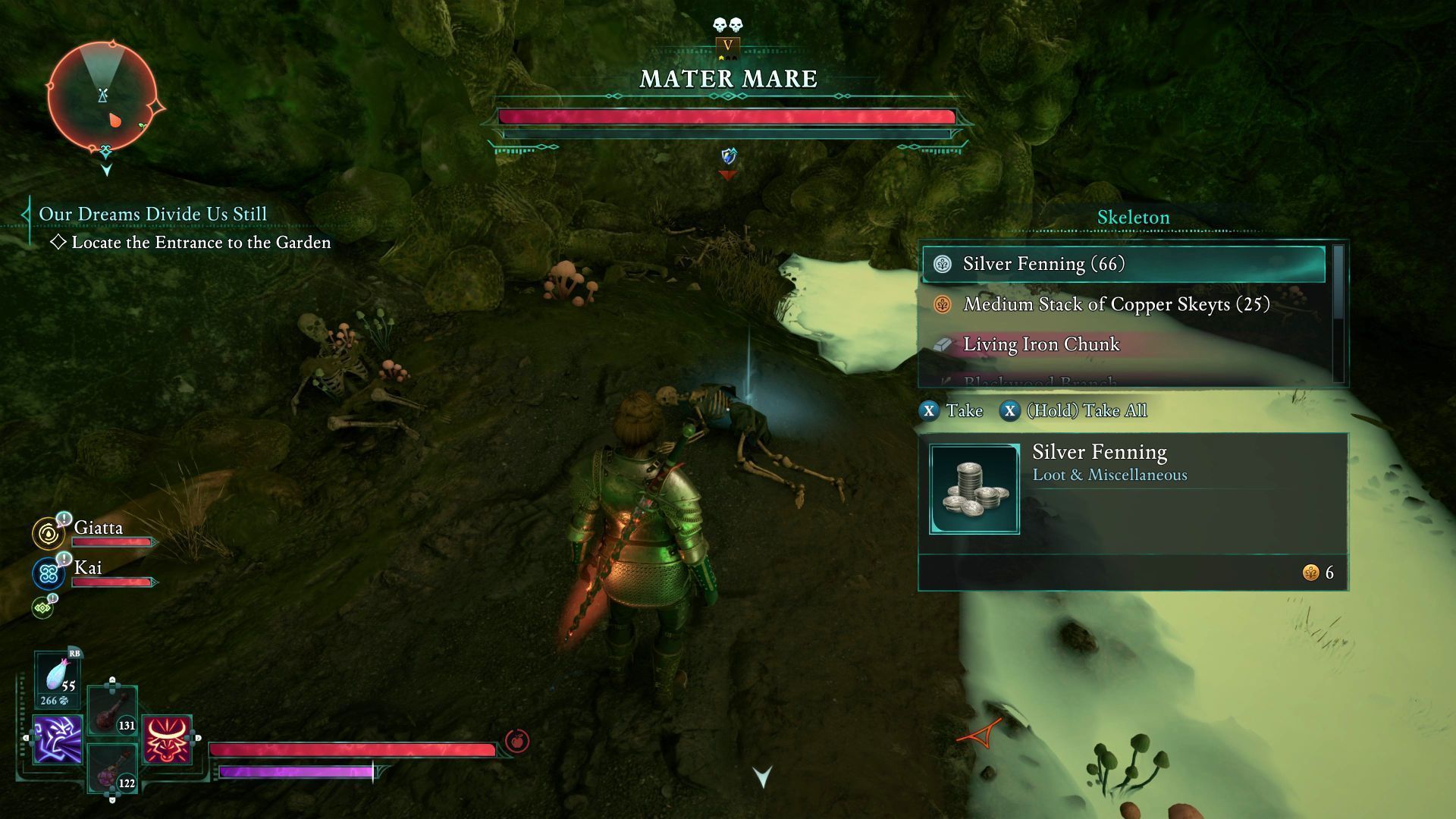Open the circular minimap
The width and height of the screenshot is (1456, 819).
coord(102,98)
